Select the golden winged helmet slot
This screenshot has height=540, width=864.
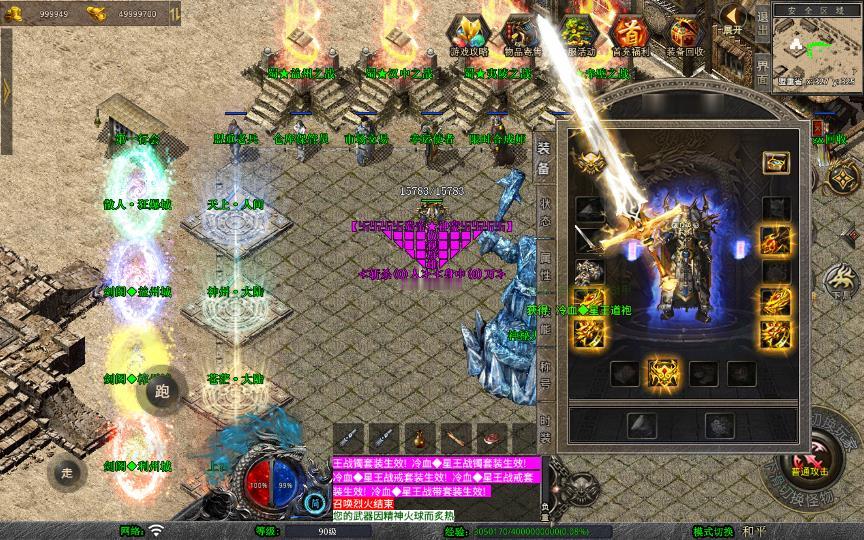coord(588,162)
